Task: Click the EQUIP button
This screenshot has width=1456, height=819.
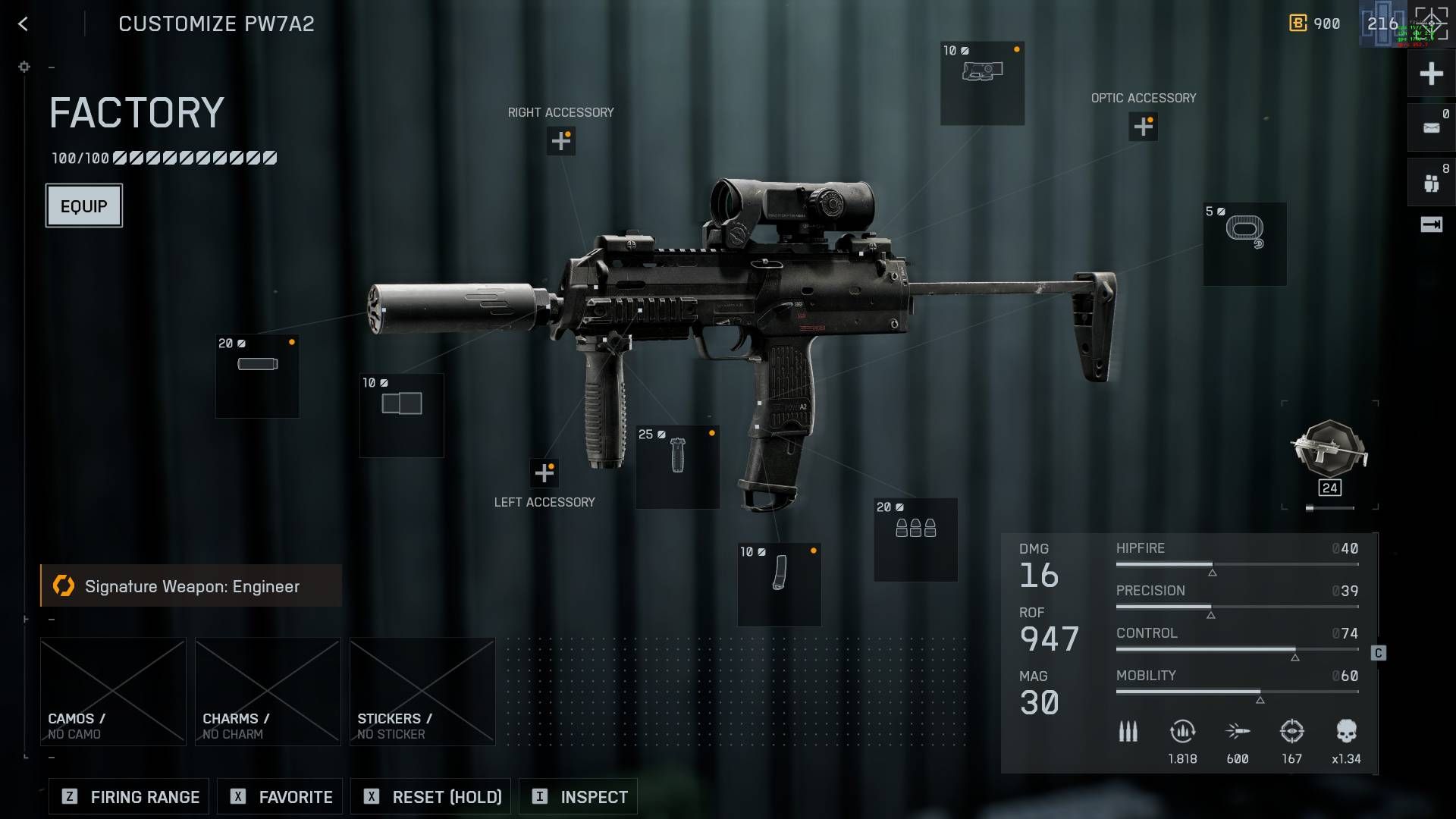Action: (x=83, y=205)
